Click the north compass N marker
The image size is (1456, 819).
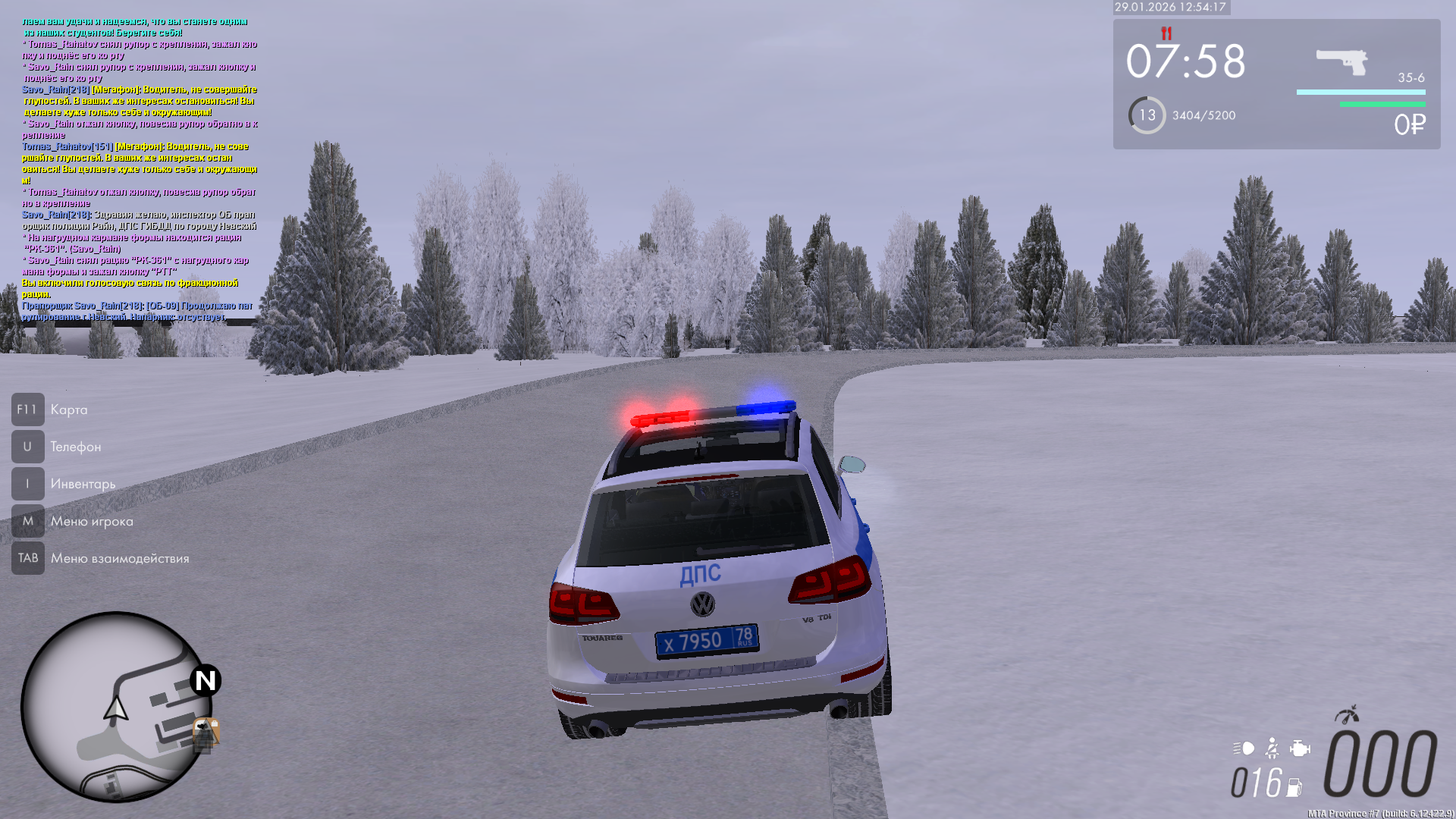(x=206, y=680)
